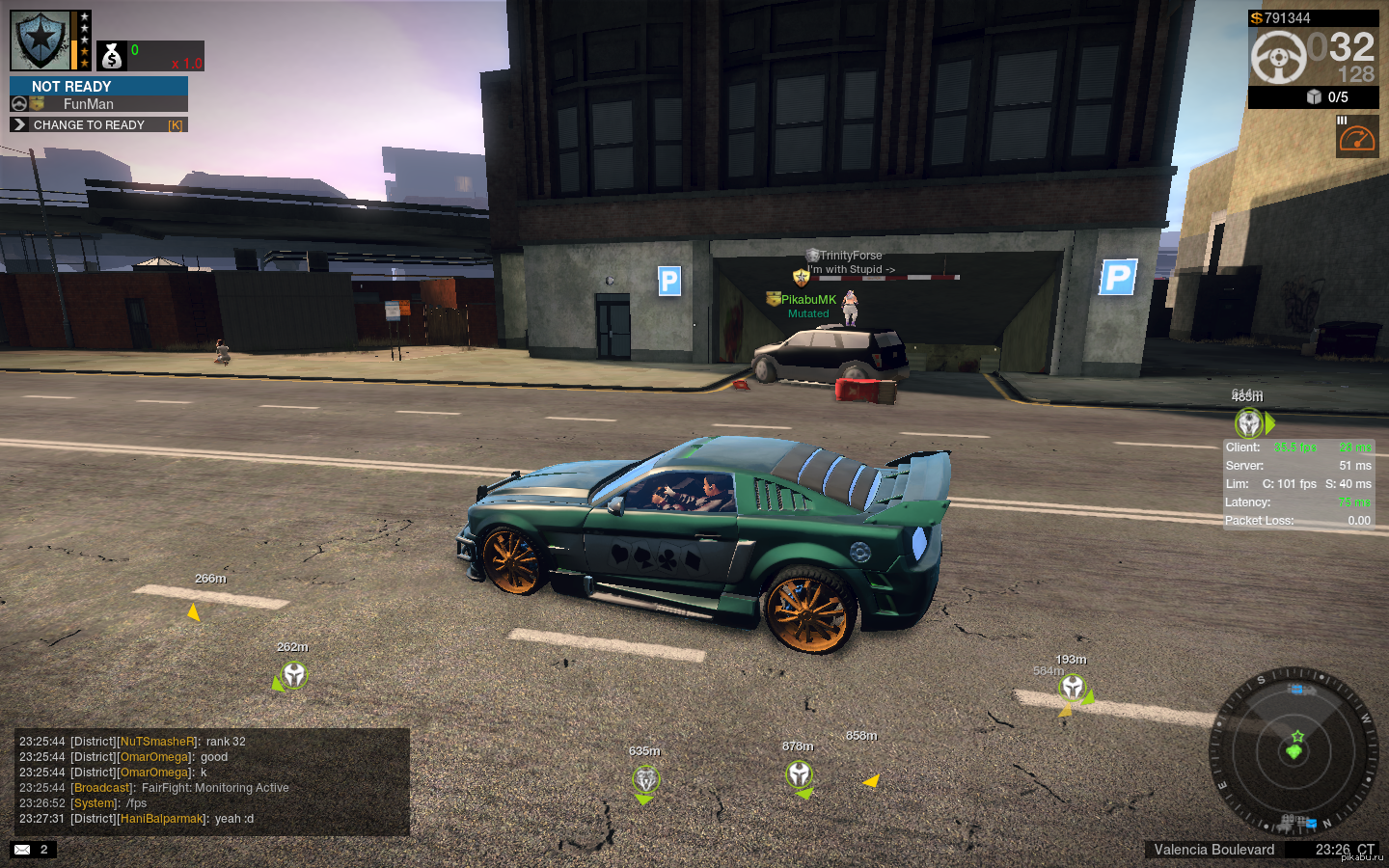Image resolution: width=1389 pixels, height=868 pixels.
Task: Click the steering wheel rank icon
Action: pyautogui.click(x=1278, y=57)
